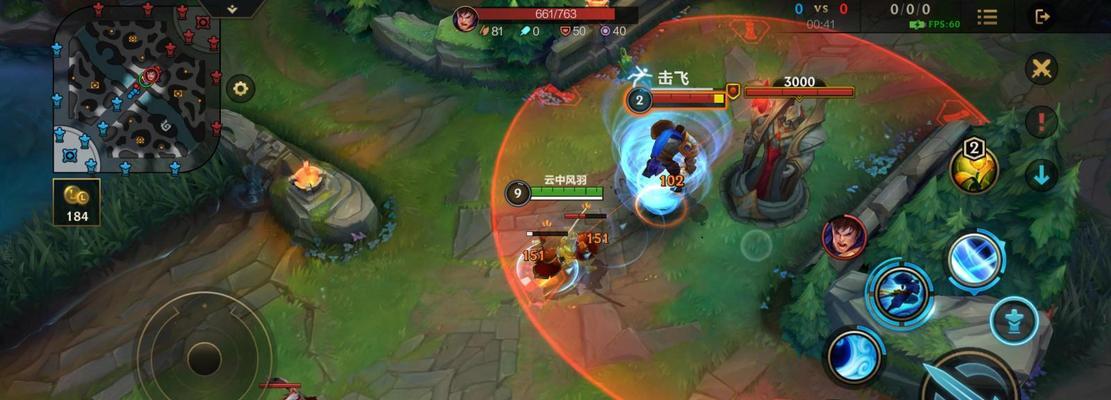Cast the dashing warrior ability
This screenshot has width=1111, height=400.
tap(898, 292)
